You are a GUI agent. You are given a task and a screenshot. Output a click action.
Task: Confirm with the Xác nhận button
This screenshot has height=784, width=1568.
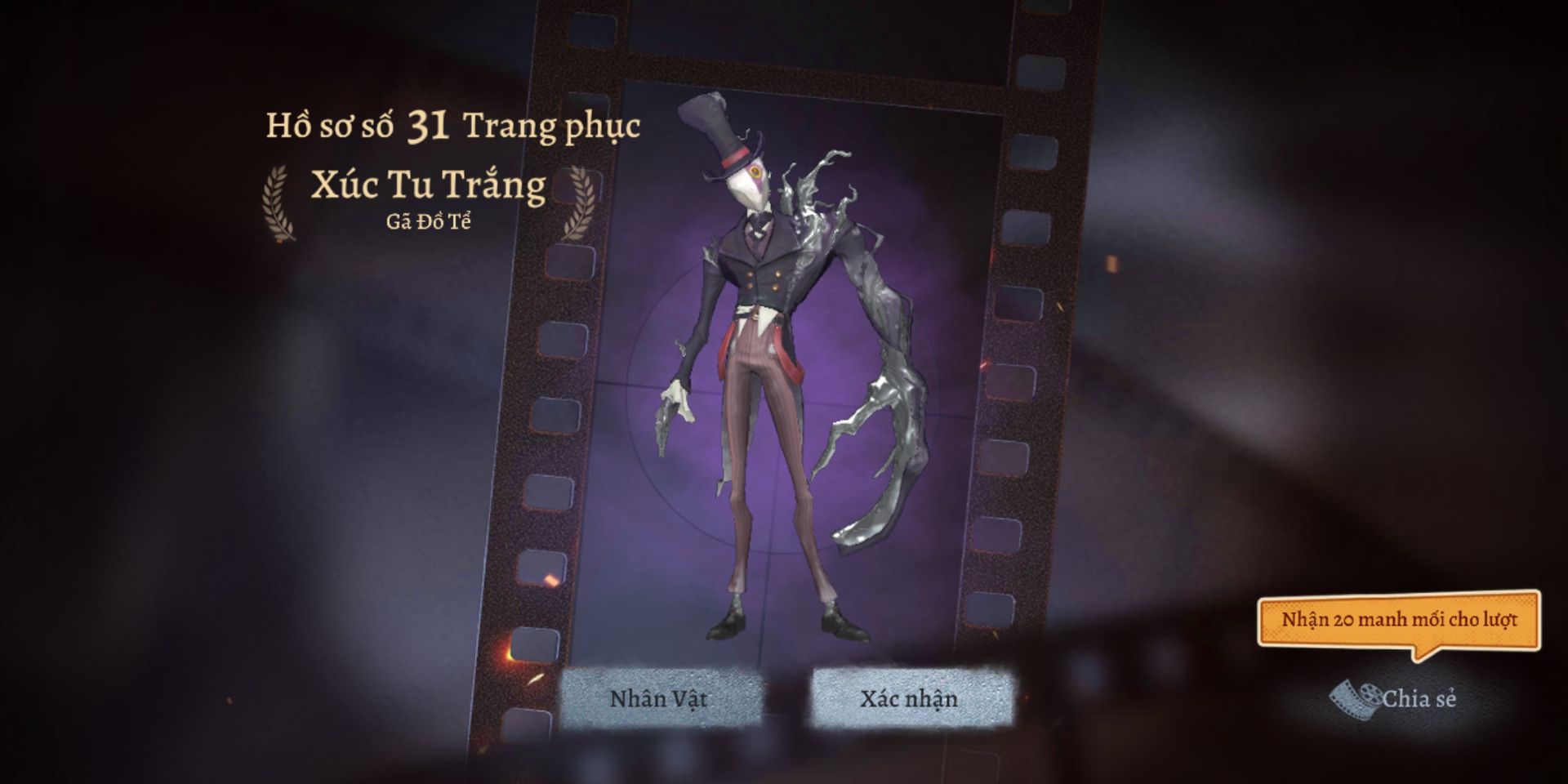click(x=909, y=698)
